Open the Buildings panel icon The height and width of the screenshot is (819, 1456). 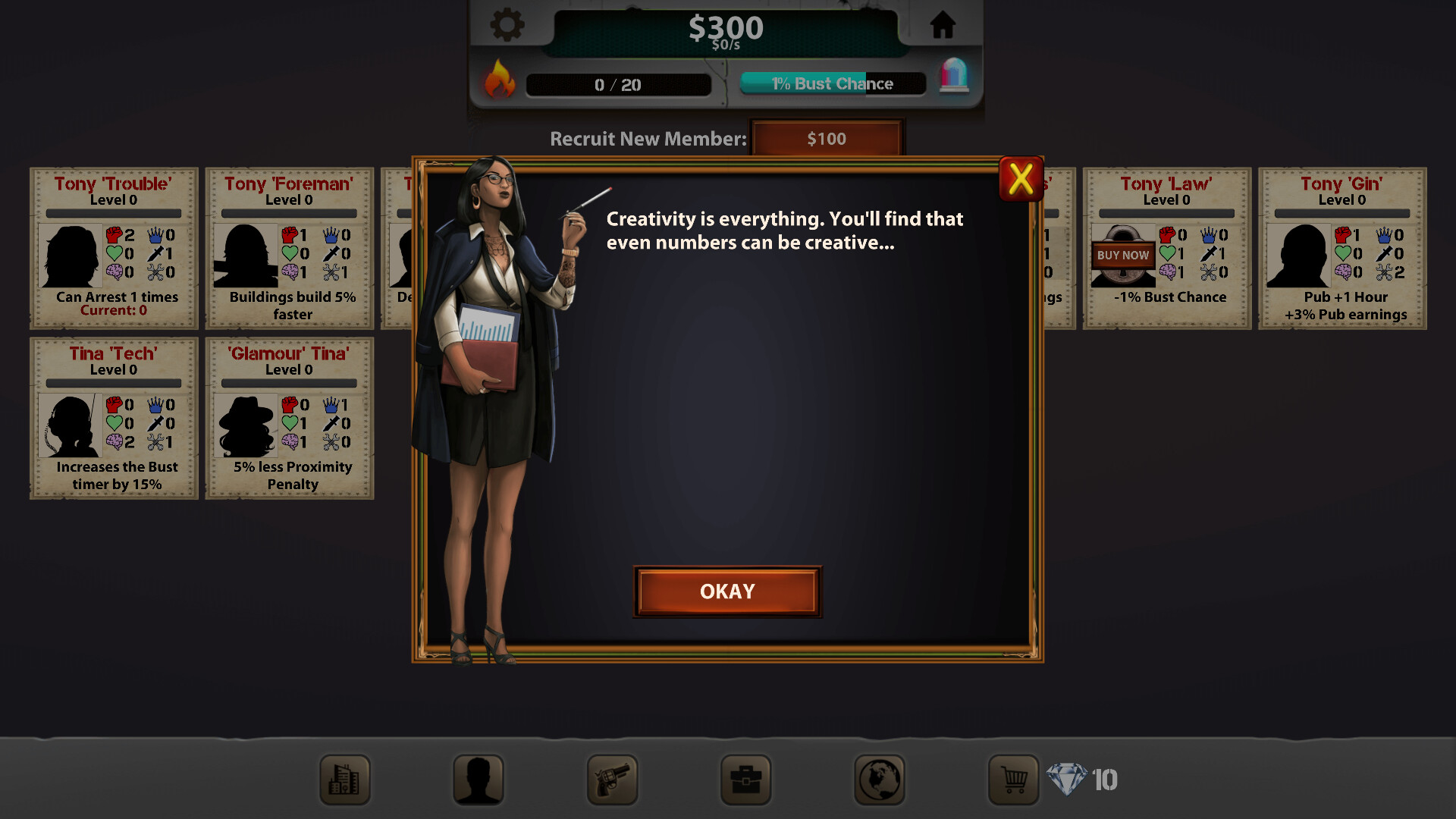(x=345, y=780)
